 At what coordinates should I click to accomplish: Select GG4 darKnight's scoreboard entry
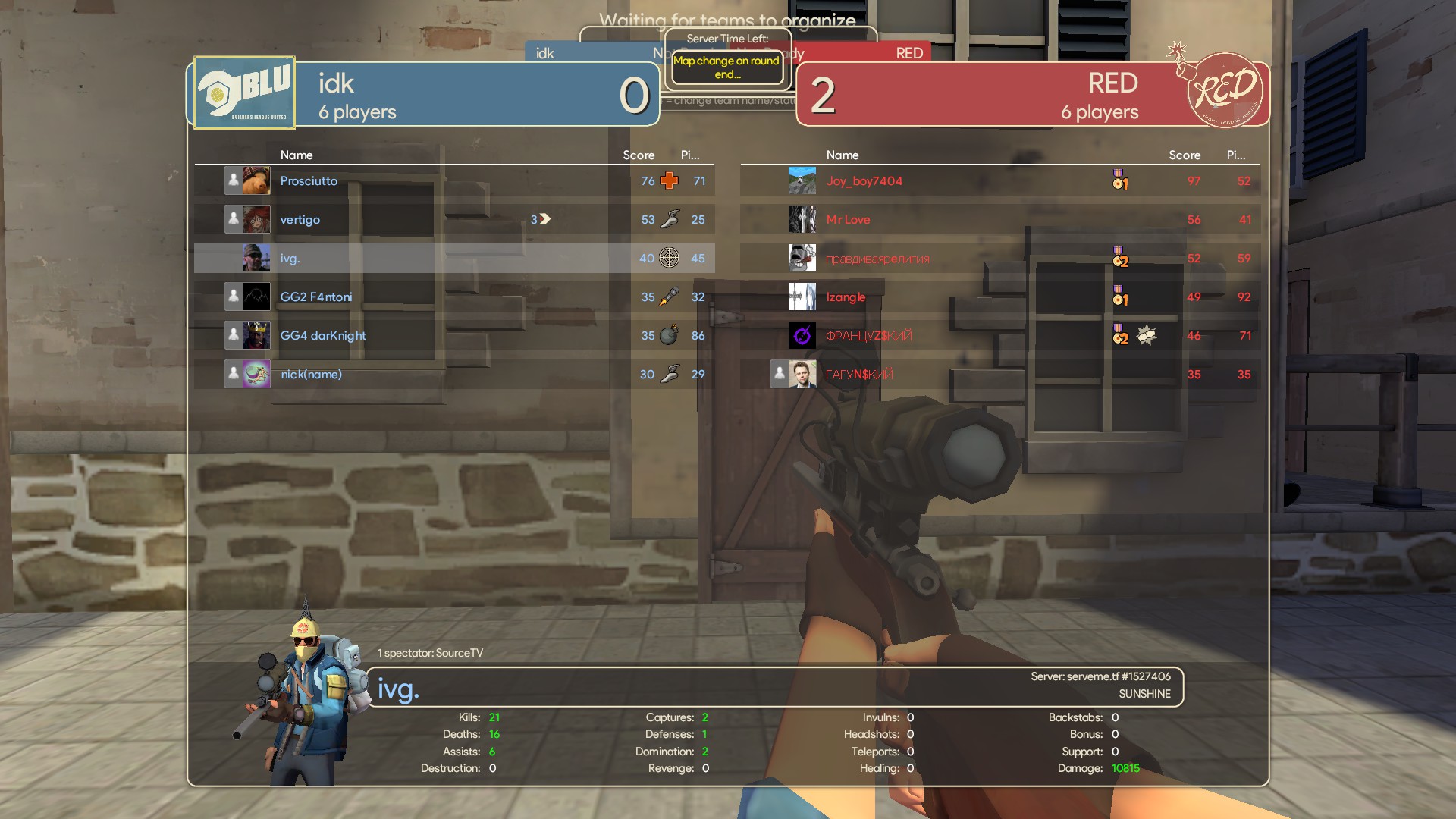[453, 336]
